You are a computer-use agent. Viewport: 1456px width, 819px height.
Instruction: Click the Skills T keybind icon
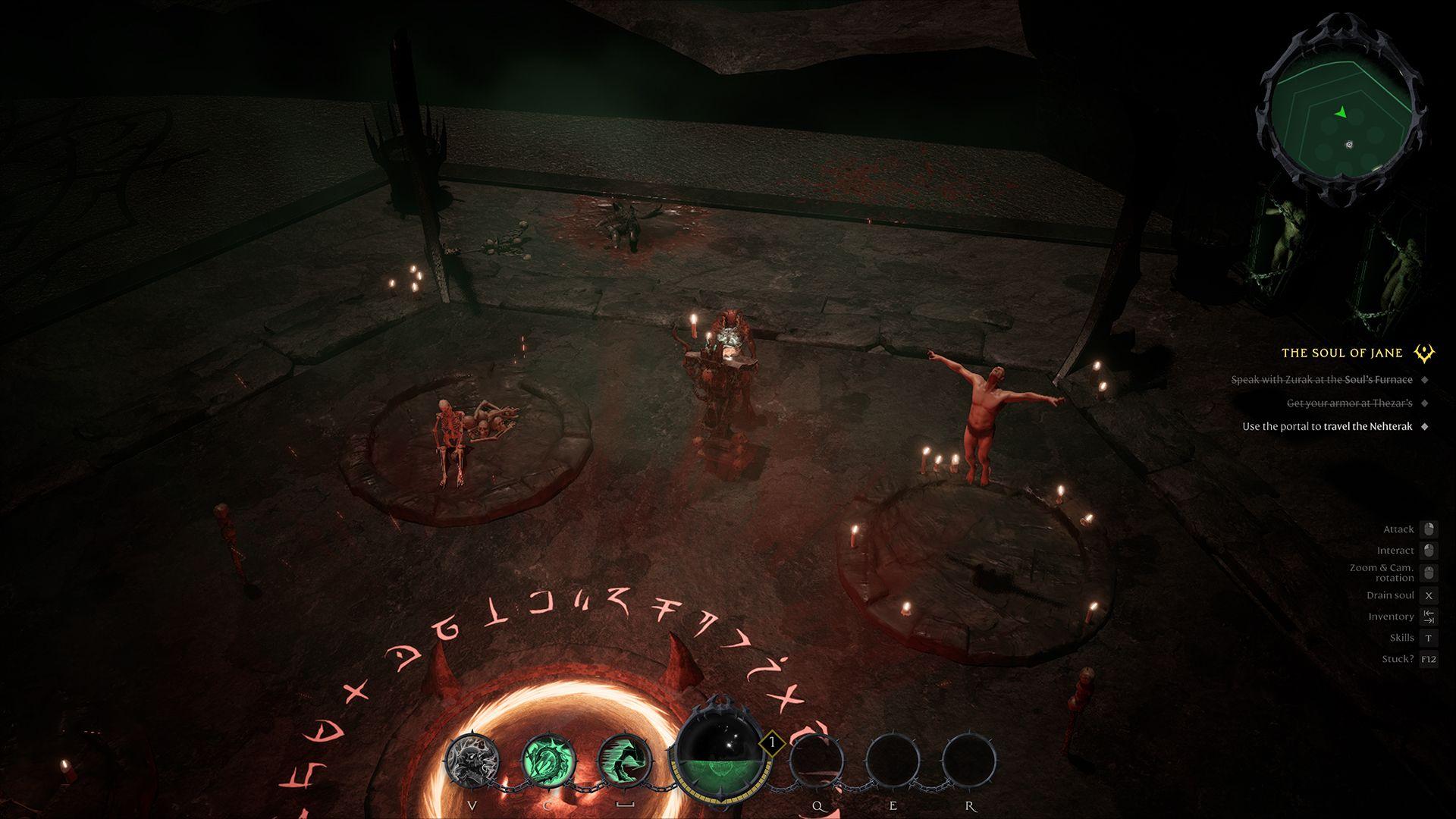click(x=1429, y=638)
